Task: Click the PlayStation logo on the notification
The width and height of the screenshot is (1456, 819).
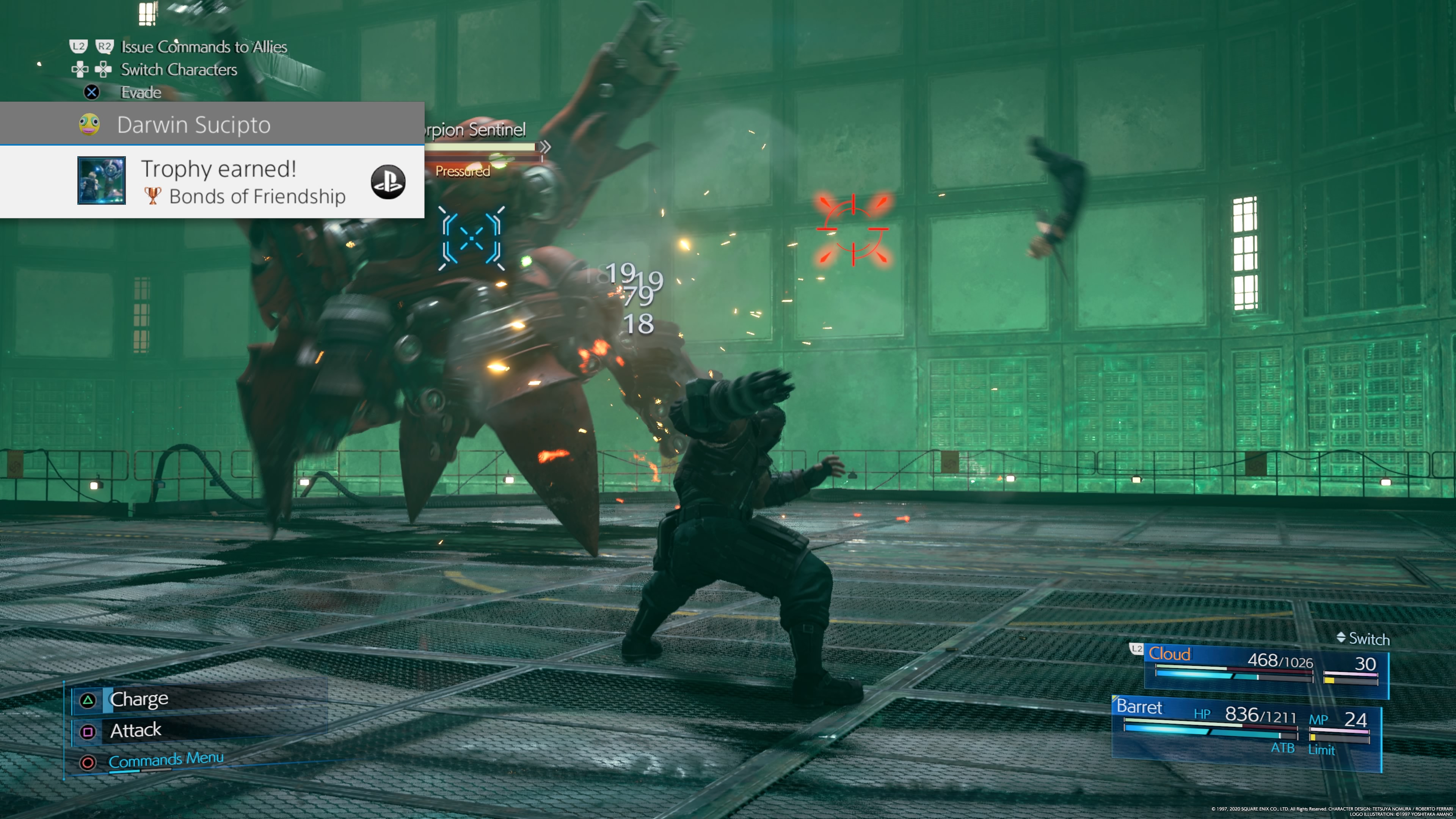Action: [x=388, y=182]
